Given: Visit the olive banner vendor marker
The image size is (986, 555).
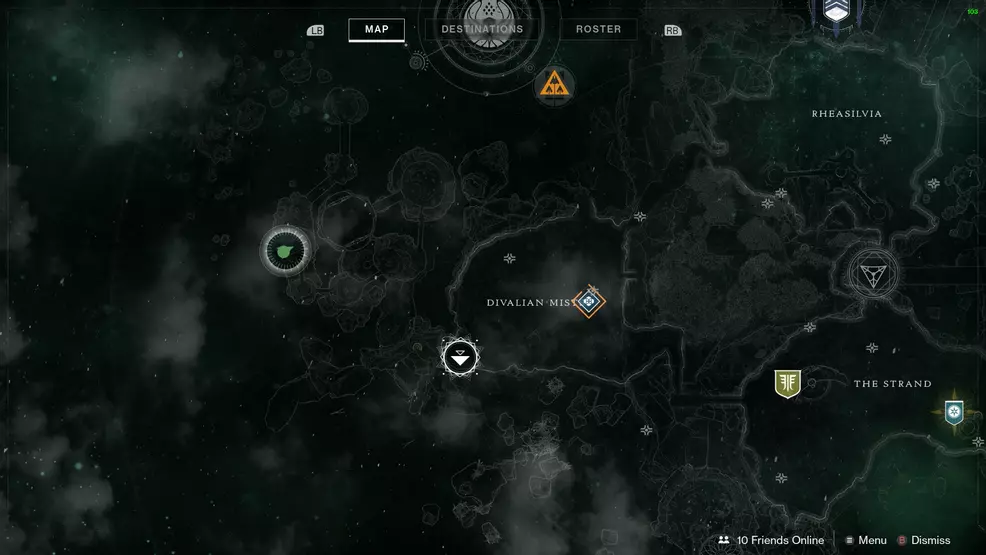Looking at the screenshot, I should point(787,383).
